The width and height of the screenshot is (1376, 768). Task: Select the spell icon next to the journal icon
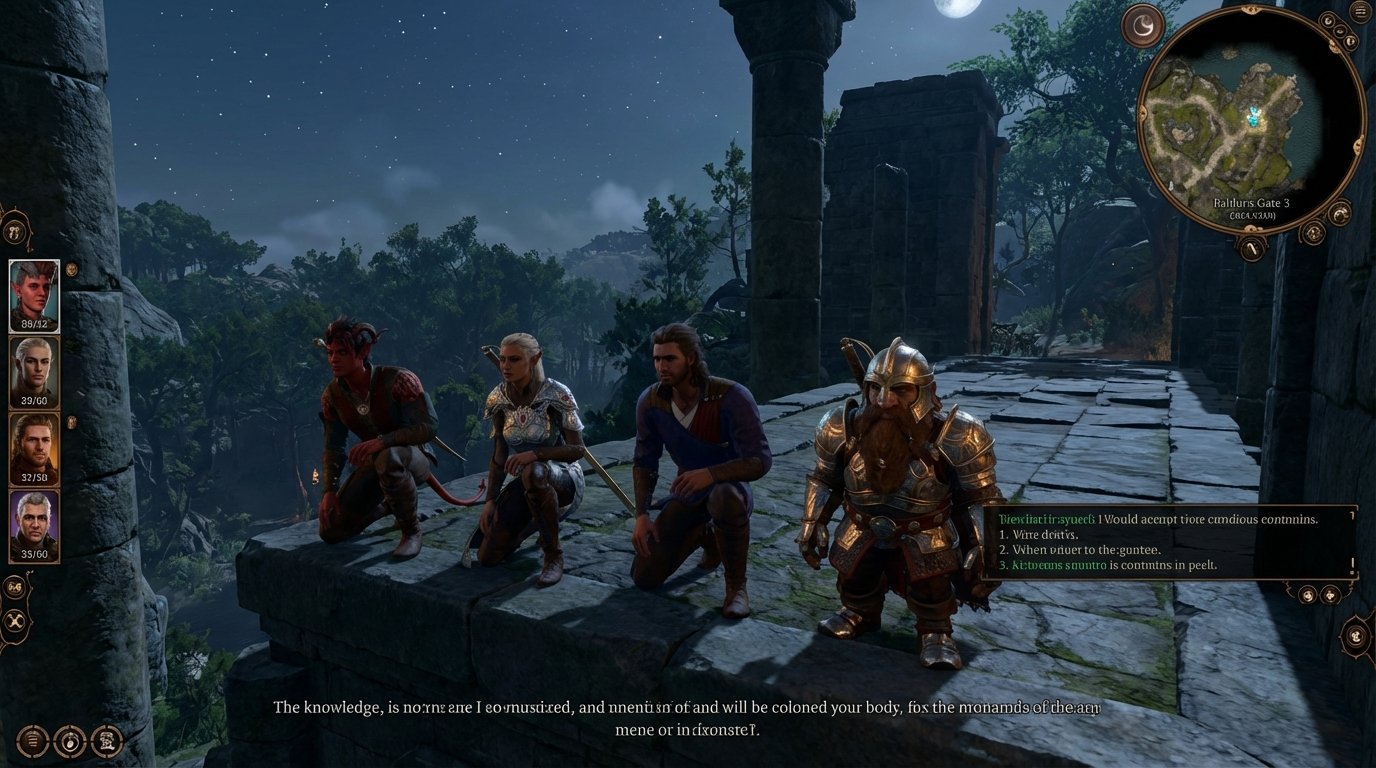pyautogui.click(x=69, y=741)
